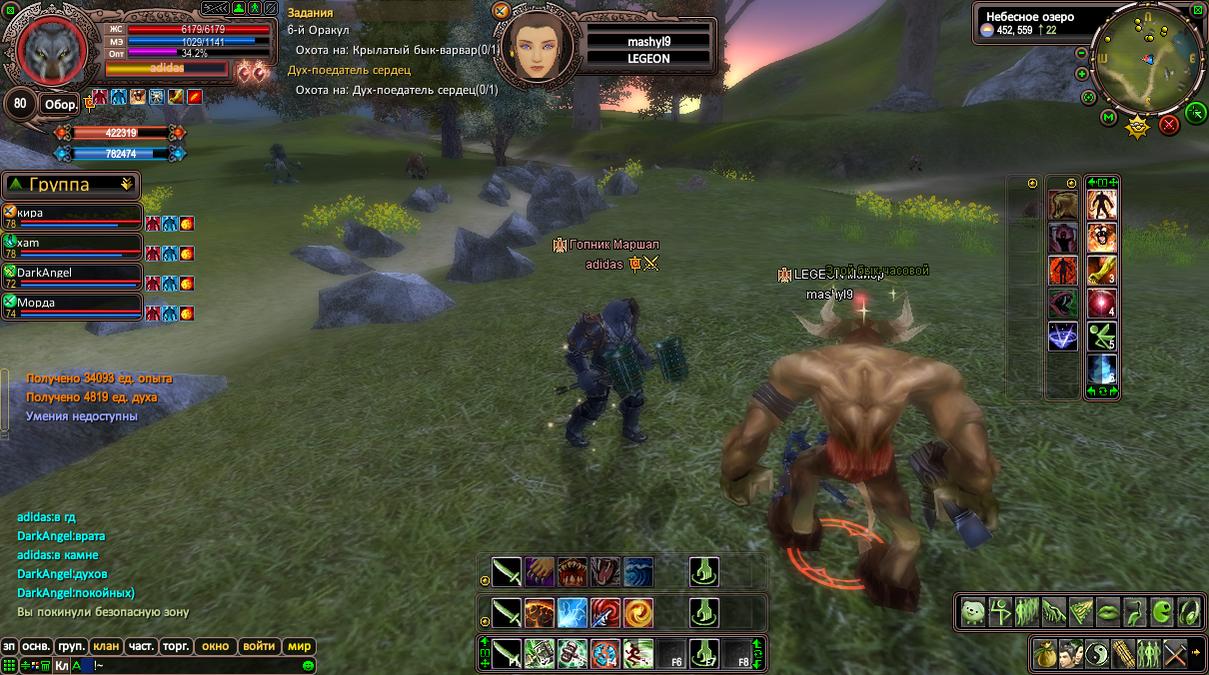Activate the blue lightning skill in hotbar
The height and width of the screenshot is (675, 1209).
(572, 611)
